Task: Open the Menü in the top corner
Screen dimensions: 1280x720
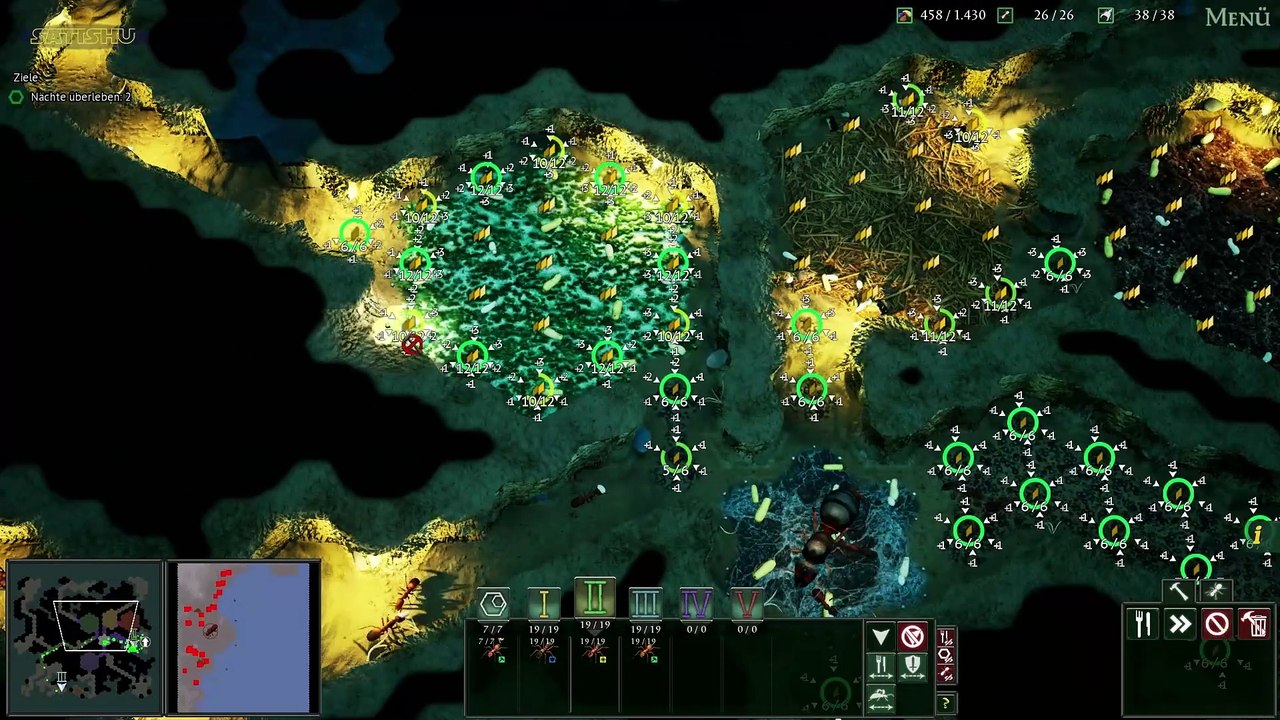Action: [x=1237, y=17]
